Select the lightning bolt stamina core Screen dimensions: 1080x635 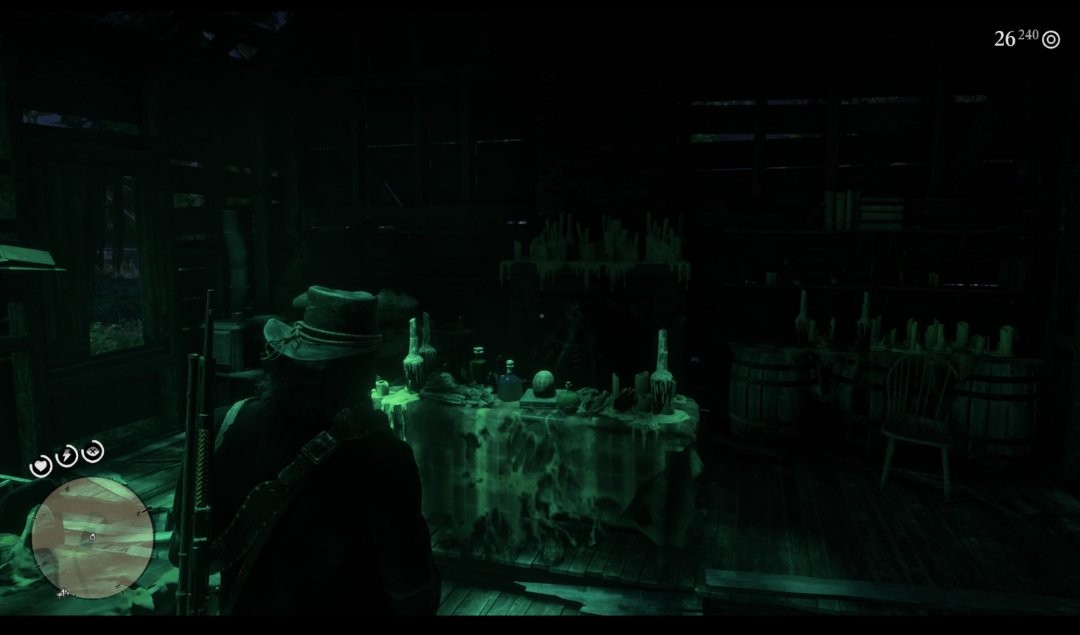[67, 456]
